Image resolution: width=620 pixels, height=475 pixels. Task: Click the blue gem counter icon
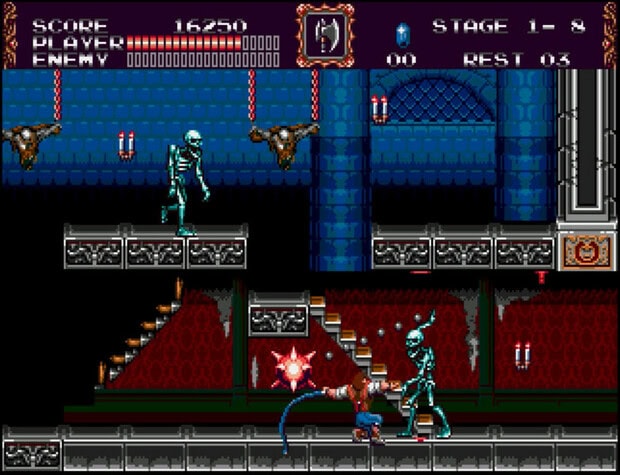[402, 33]
